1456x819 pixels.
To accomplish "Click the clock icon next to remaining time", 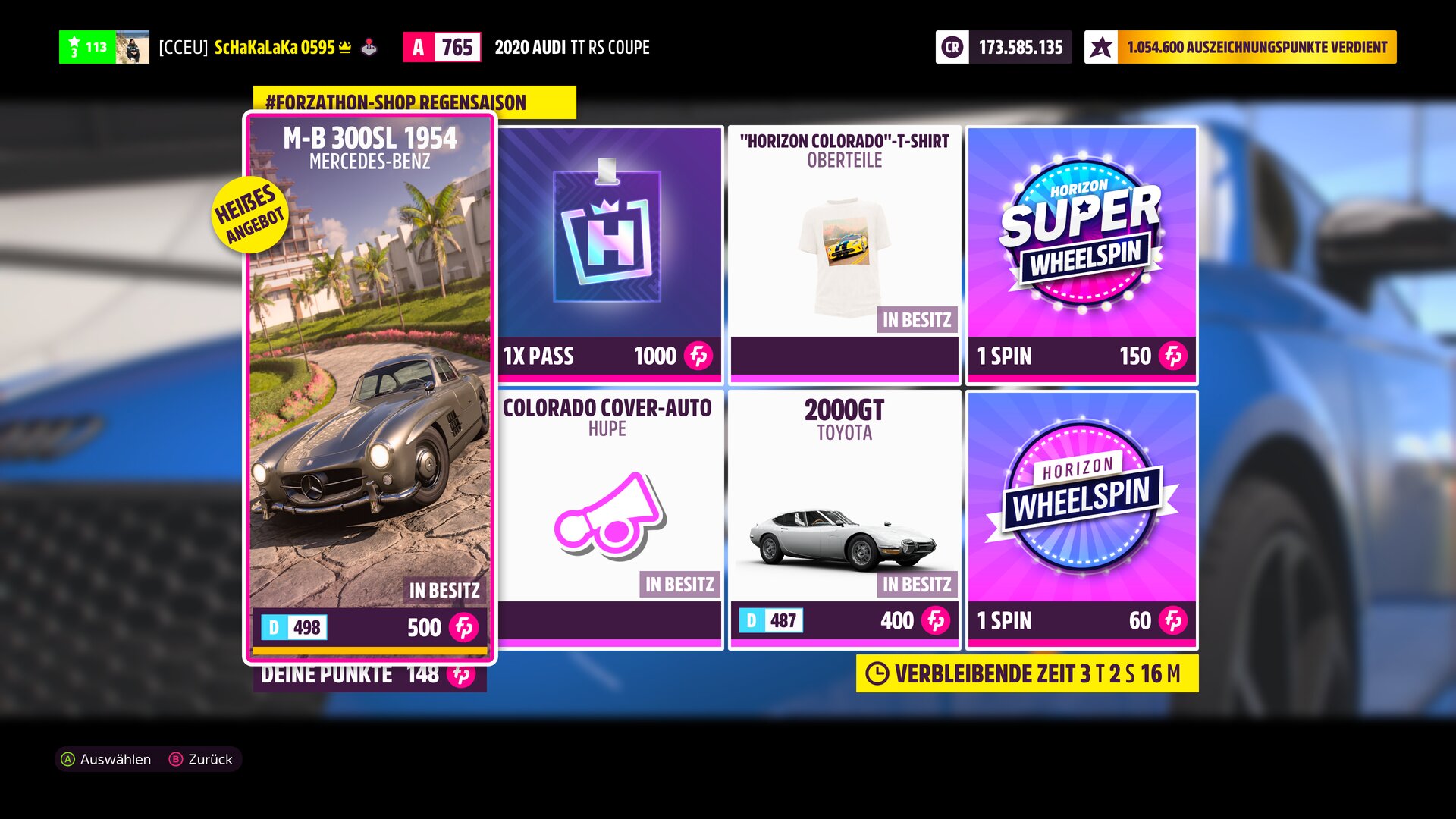I will tap(880, 671).
